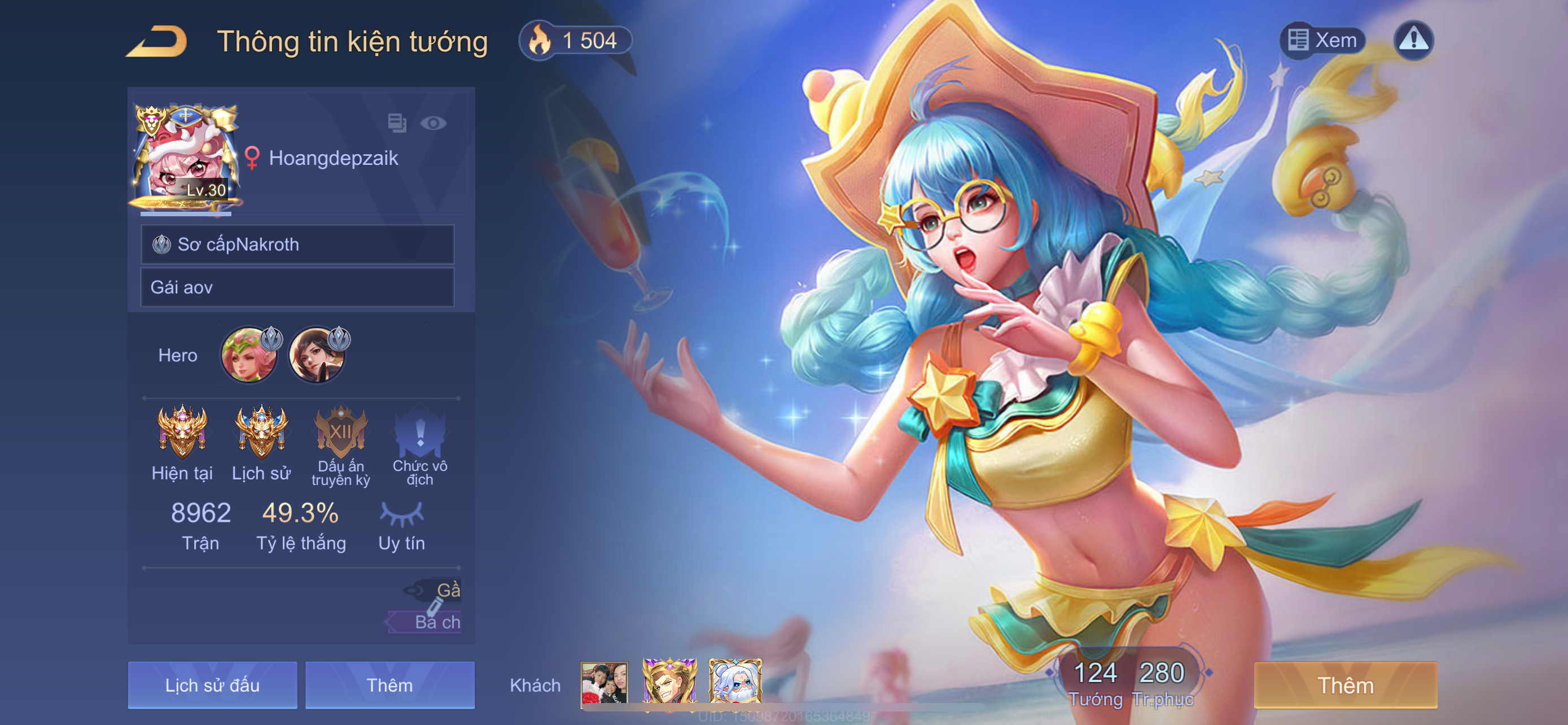This screenshot has height=725, width=1568.
Task: Check the Uy tín credibility icon
Action: click(x=402, y=515)
